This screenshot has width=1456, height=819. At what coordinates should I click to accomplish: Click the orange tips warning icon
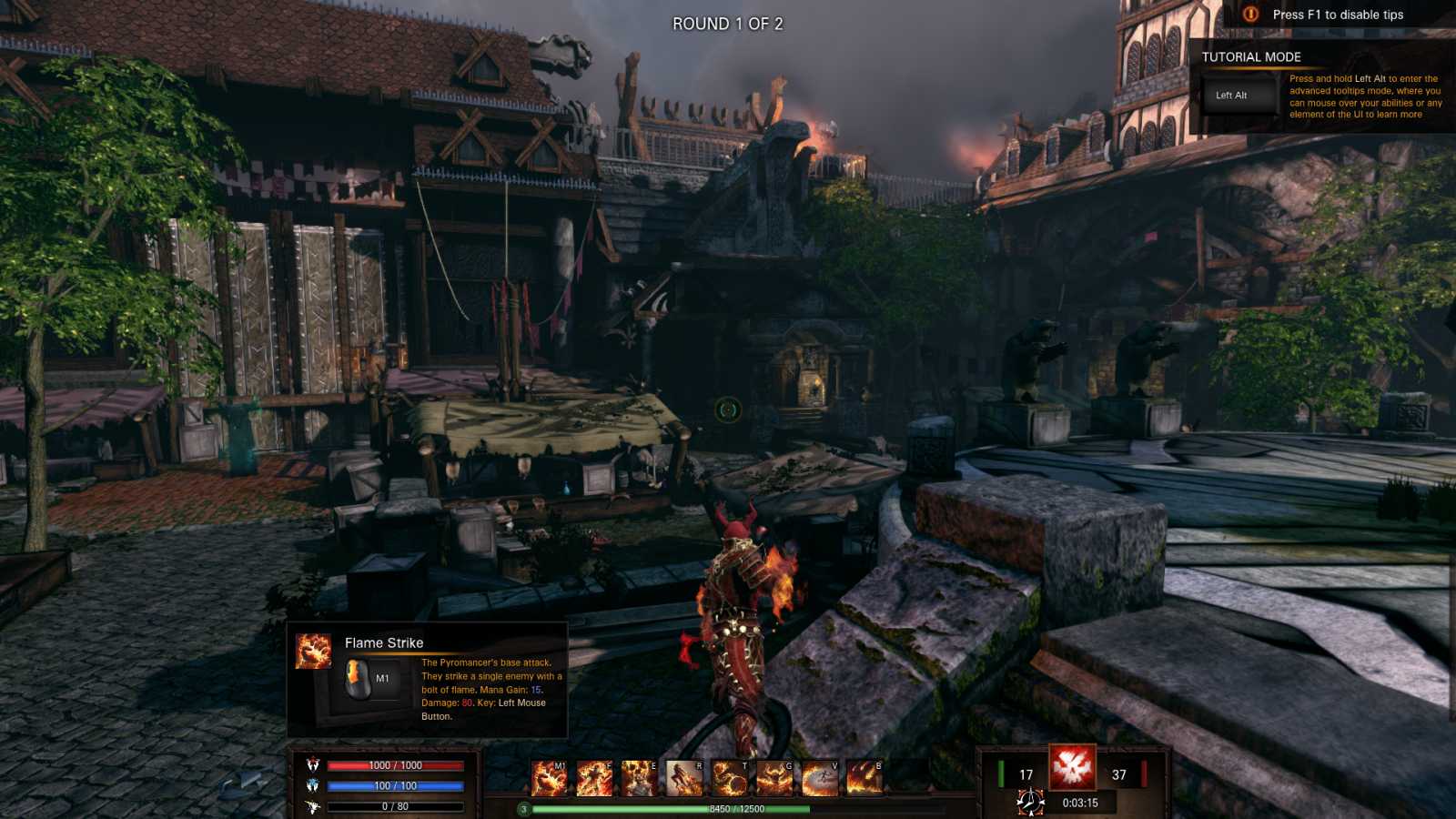[x=1250, y=15]
